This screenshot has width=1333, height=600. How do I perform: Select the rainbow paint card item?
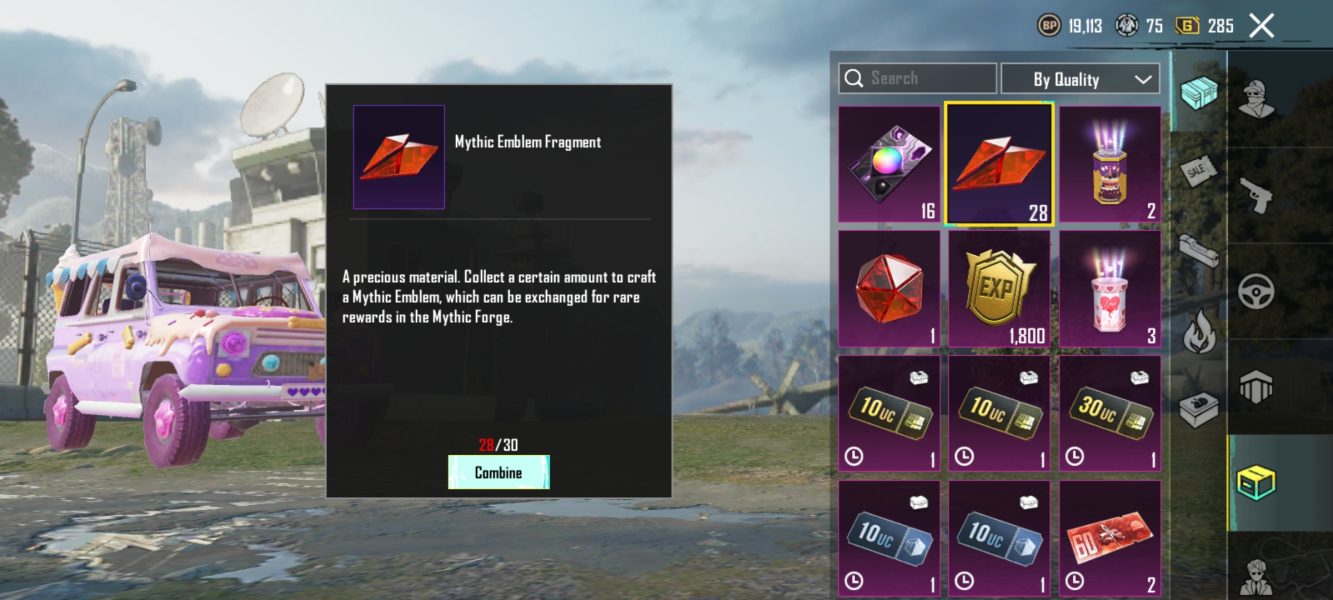889,164
